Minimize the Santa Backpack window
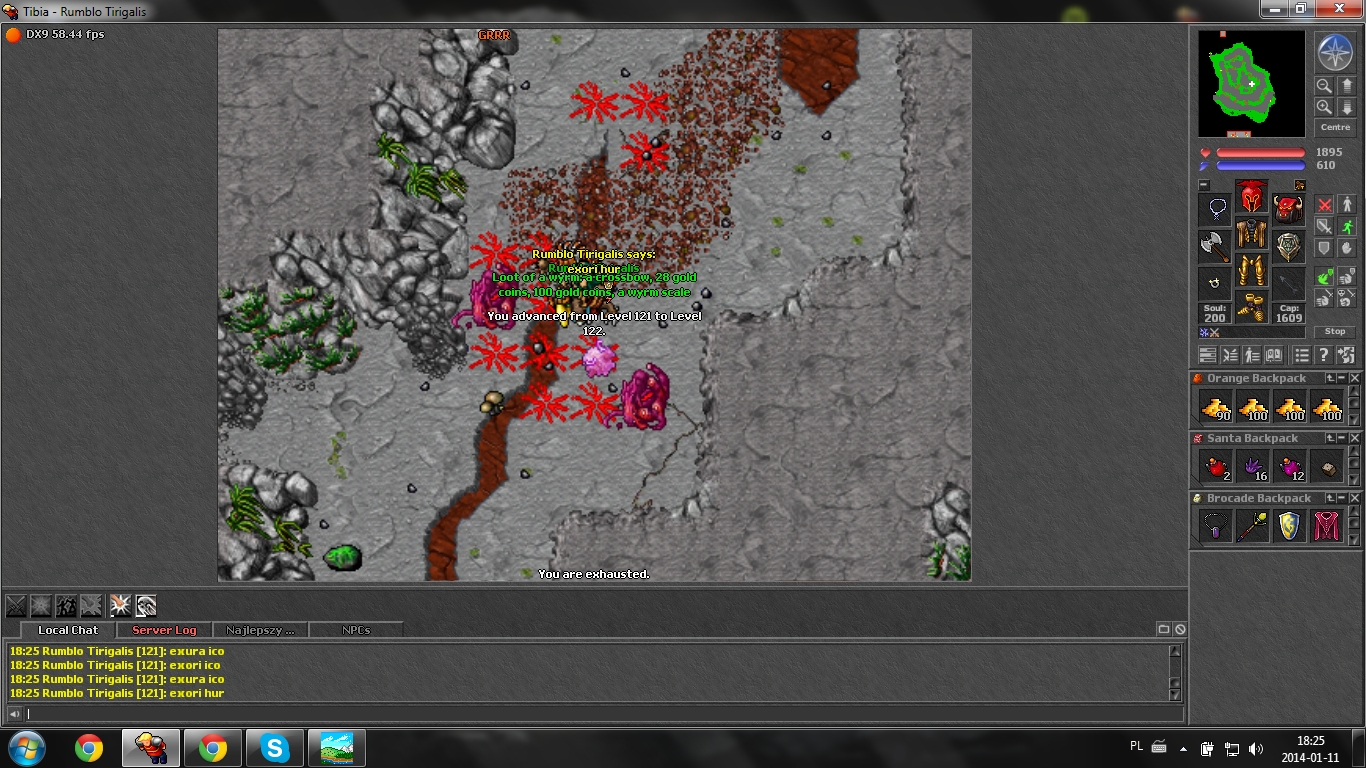The width and height of the screenshot is (1366, 768). coord(1342,438)
